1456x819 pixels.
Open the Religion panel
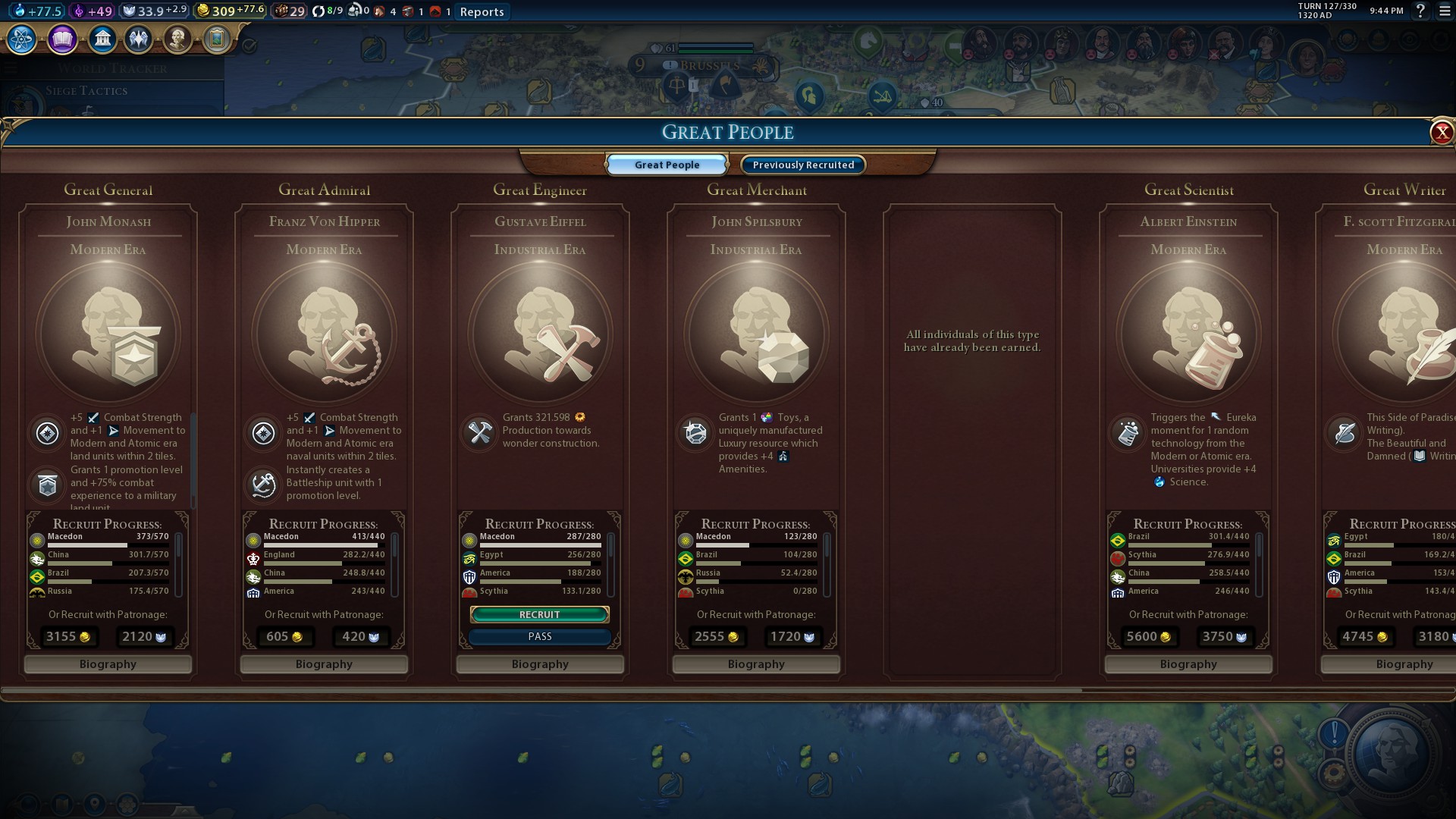coord(139,39)
